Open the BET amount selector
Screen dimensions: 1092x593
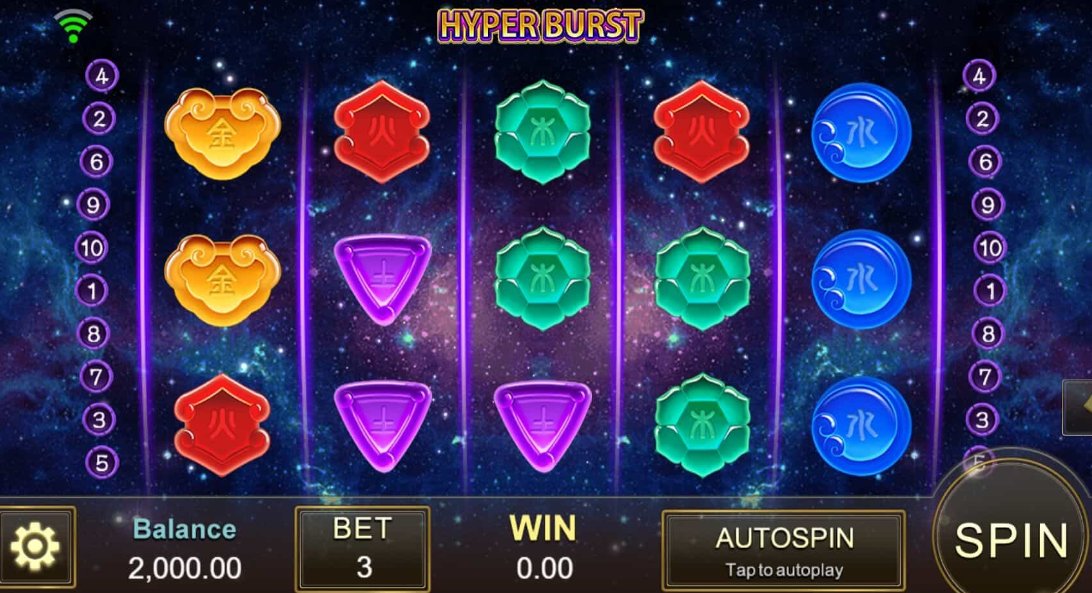tap(362, 548)
